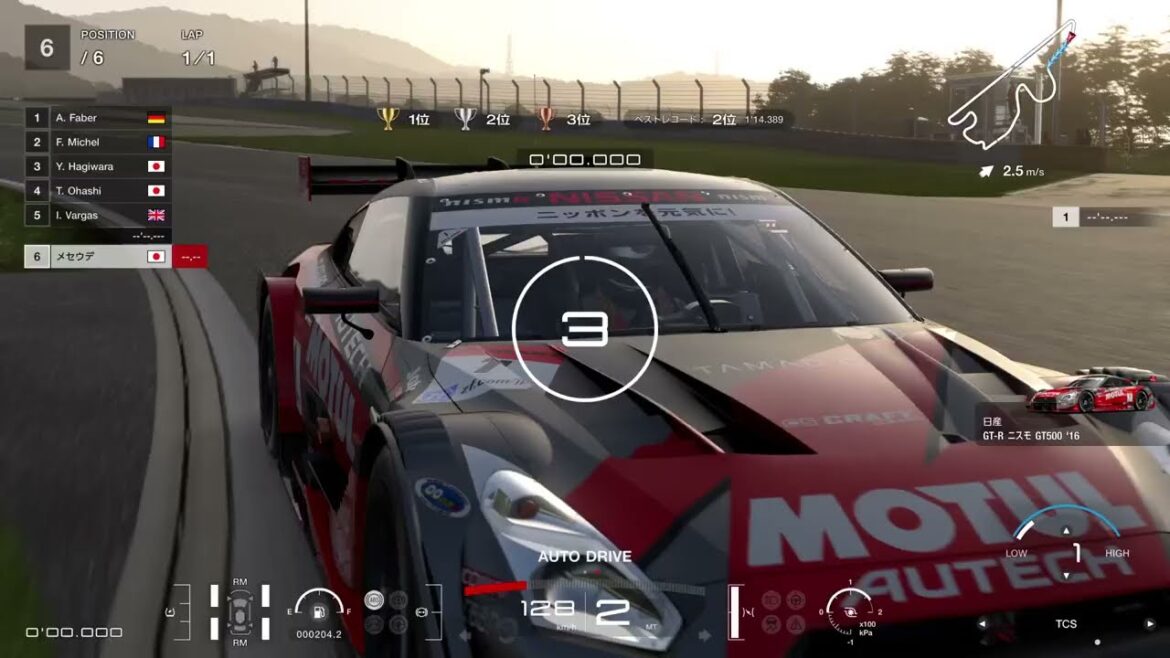Switch to the previous setting left of TCS
The image size is (1170, 658).
pyautogui.click(x=982, y=624)
